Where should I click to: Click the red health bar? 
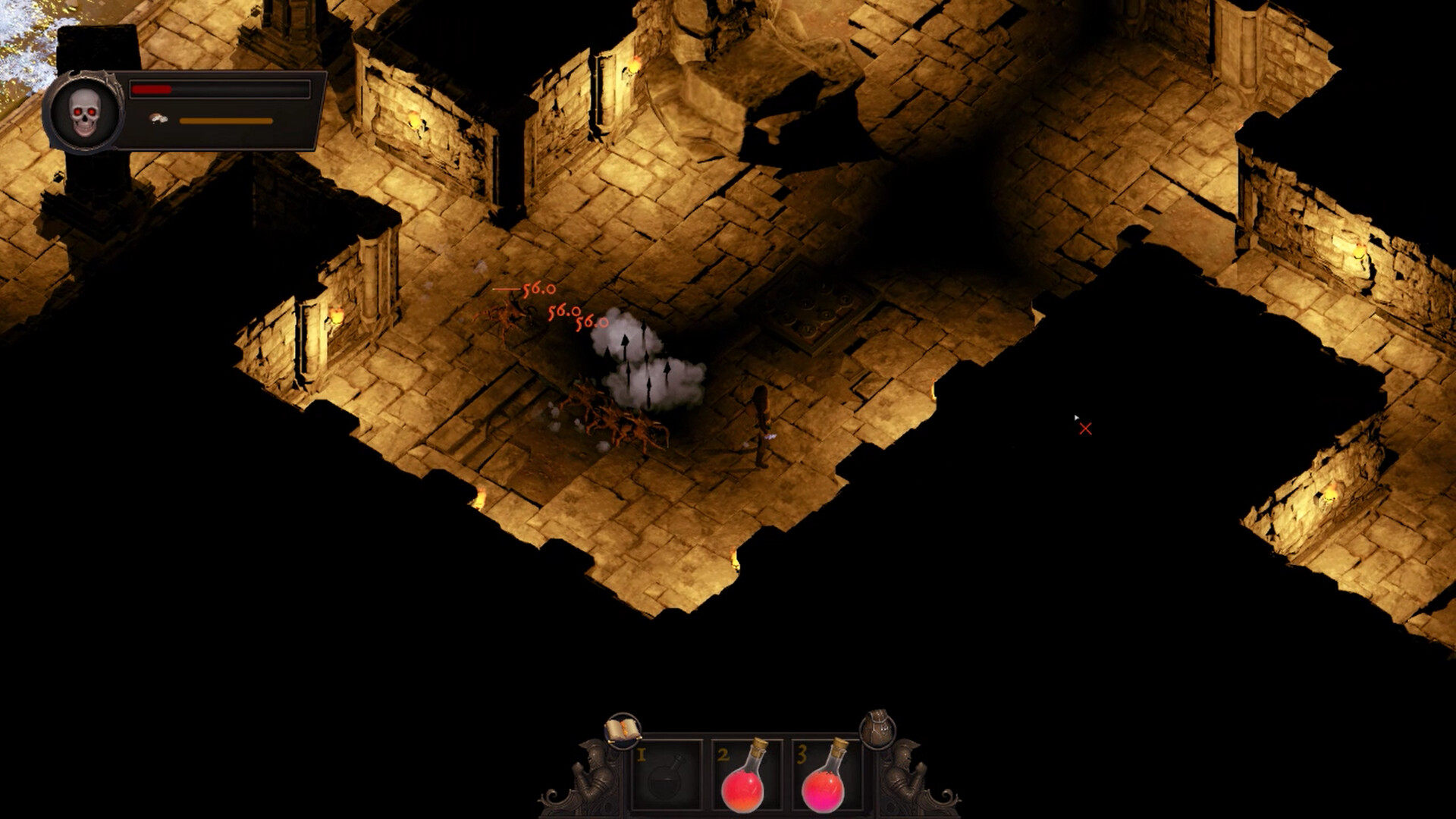pos(152,89)
